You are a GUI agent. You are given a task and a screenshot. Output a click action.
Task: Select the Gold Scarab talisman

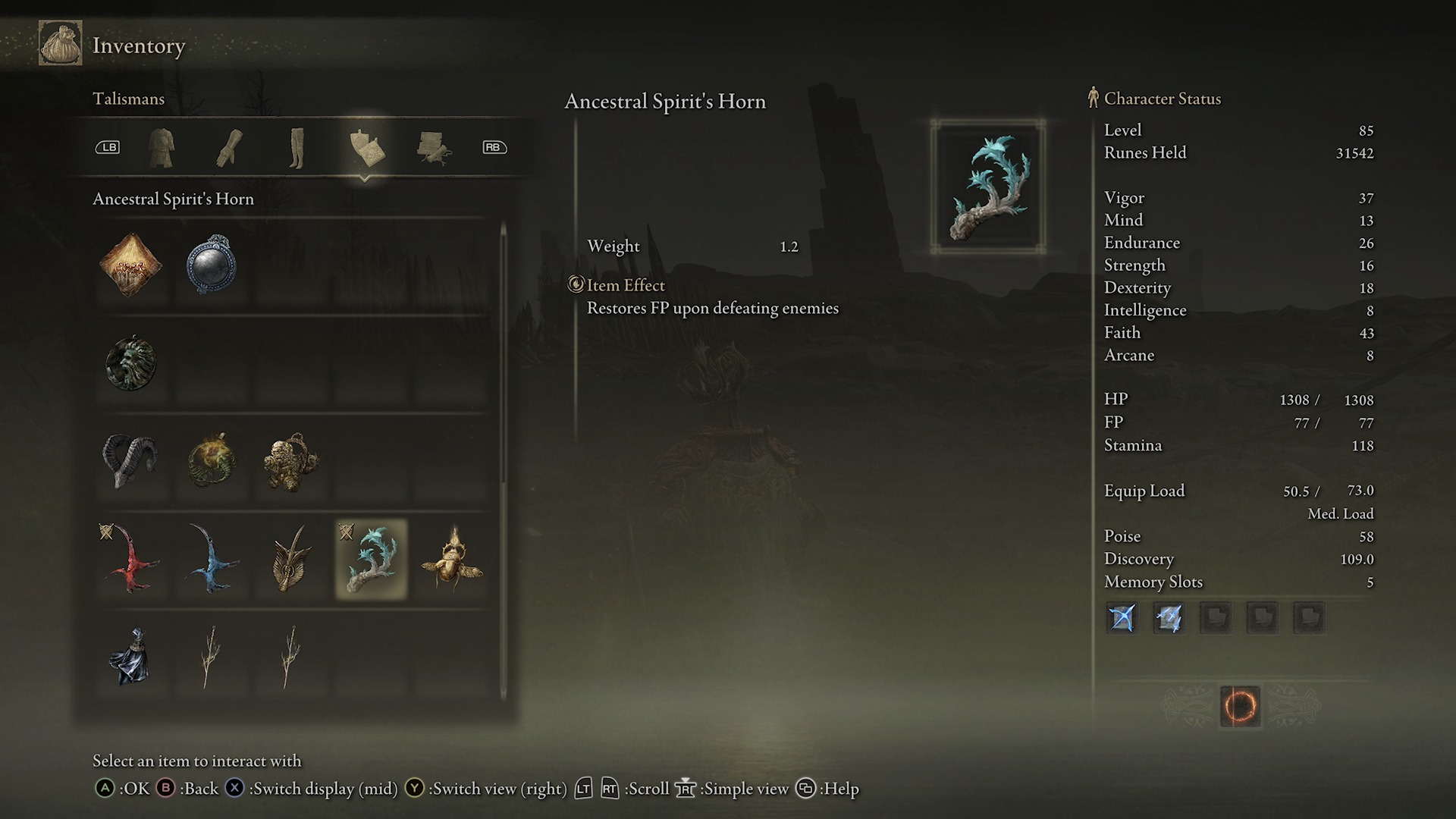[x=449, y=561]
